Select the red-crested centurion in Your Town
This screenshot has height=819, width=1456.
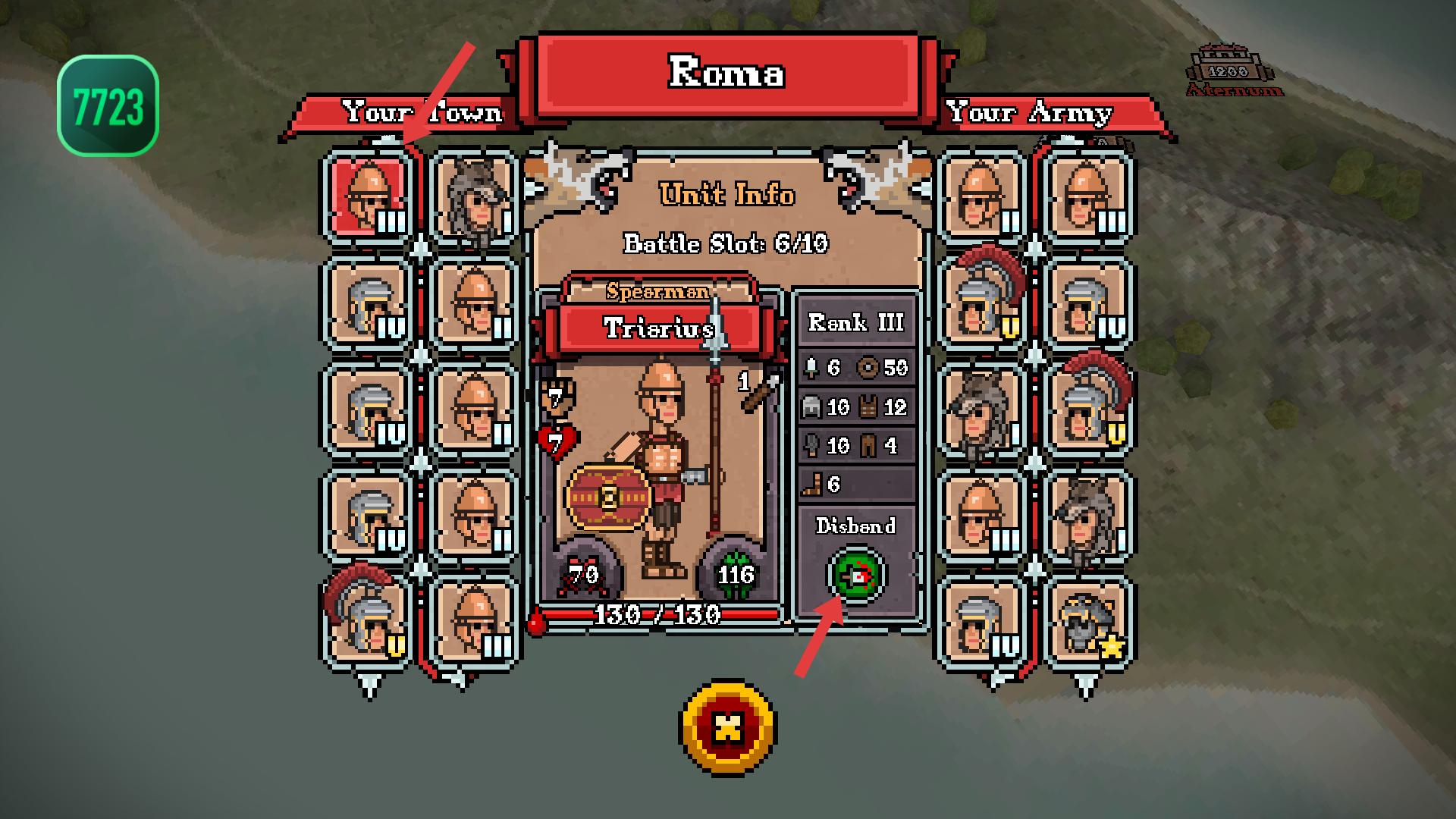pos(368,622)
